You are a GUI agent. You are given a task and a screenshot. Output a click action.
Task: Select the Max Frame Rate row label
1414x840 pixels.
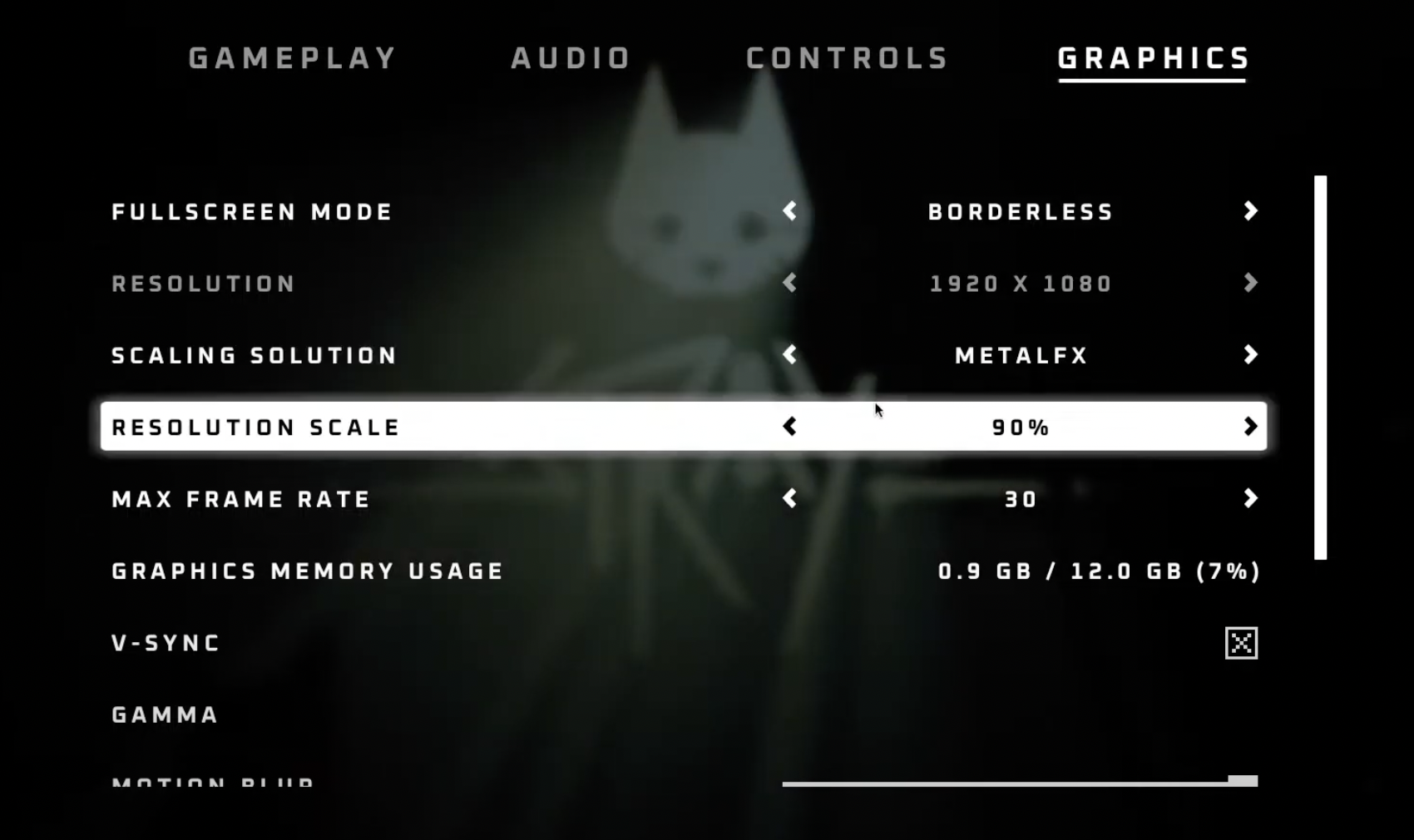pyautogui.click(x=241, y=500)
